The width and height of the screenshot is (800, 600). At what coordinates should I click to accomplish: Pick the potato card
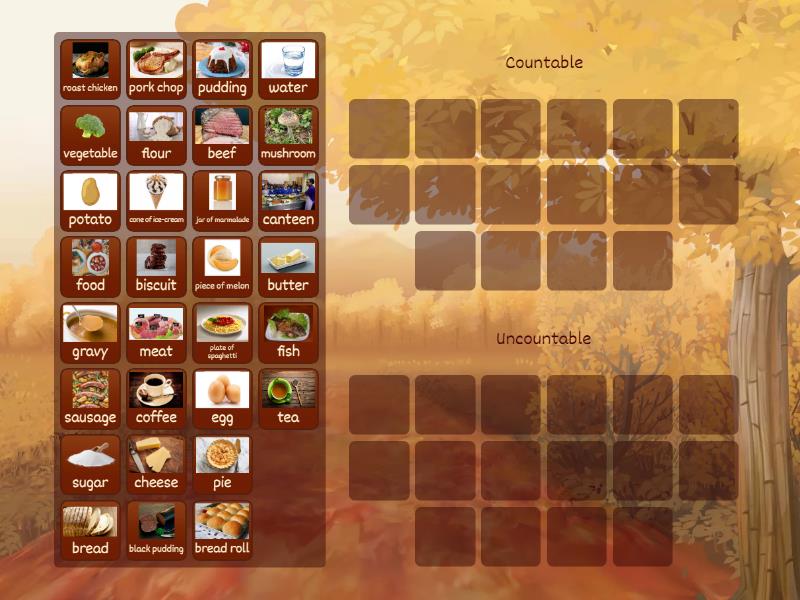click(90, 201)
